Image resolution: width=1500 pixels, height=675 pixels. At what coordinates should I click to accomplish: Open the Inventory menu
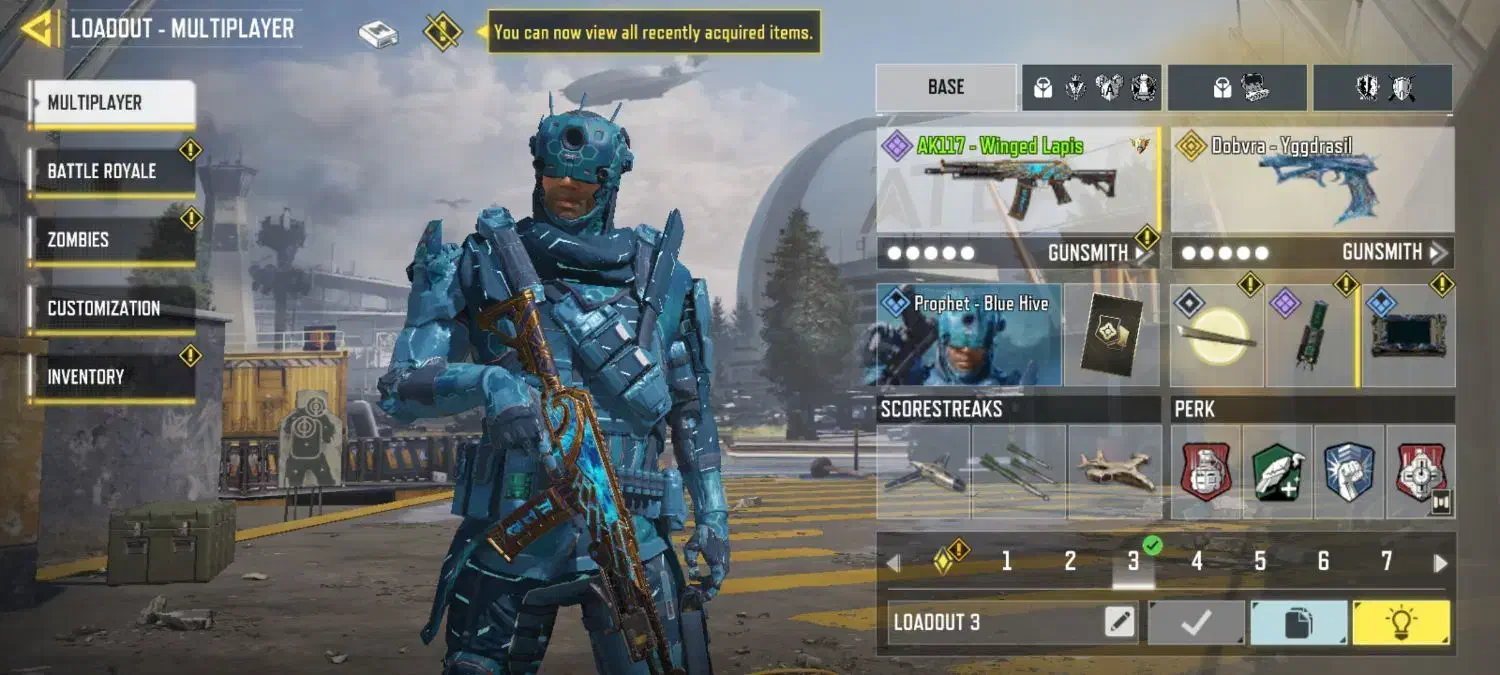click(112, 377)
